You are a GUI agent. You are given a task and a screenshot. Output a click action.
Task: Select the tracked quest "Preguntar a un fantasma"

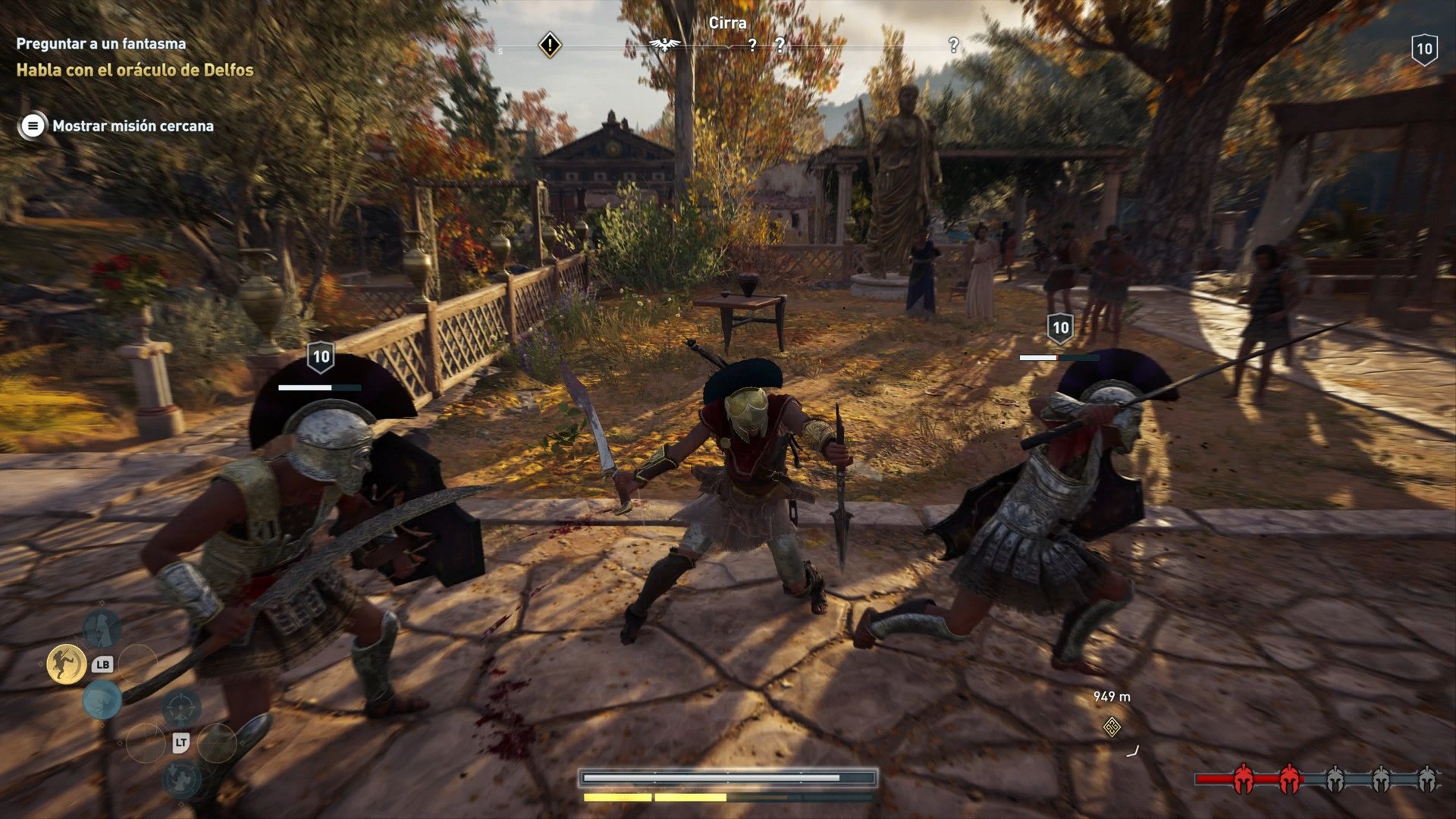click(101, 44)
